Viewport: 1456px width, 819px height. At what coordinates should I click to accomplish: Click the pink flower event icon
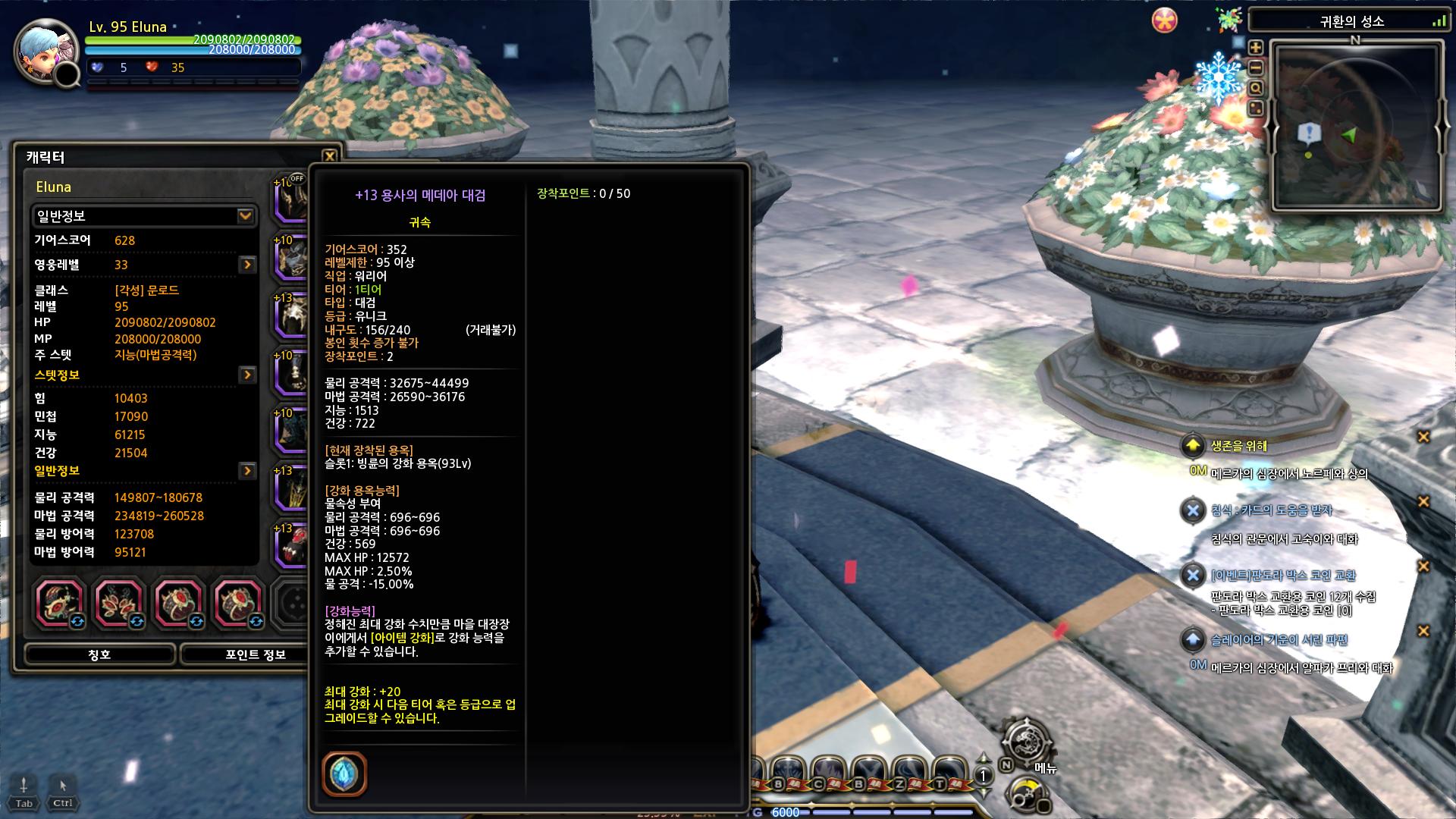pos(1164,20)
